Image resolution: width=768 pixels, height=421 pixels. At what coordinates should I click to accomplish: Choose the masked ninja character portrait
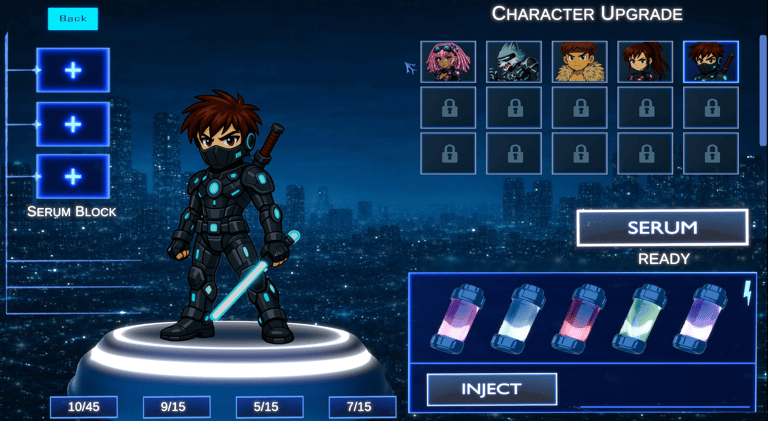pos(711,62)
